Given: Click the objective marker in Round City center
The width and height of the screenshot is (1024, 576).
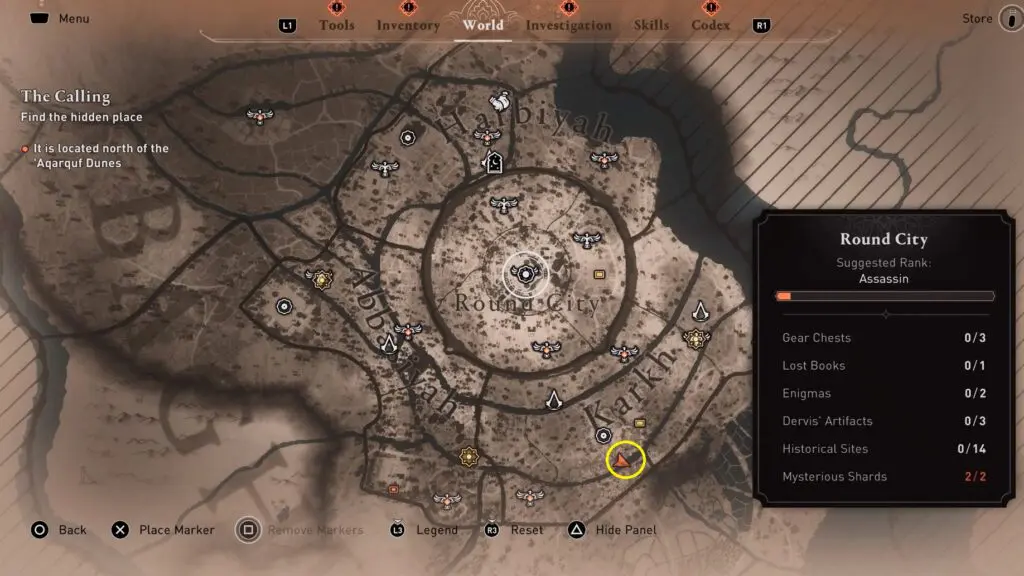Looking at the screenshot, I should [524, 272].
